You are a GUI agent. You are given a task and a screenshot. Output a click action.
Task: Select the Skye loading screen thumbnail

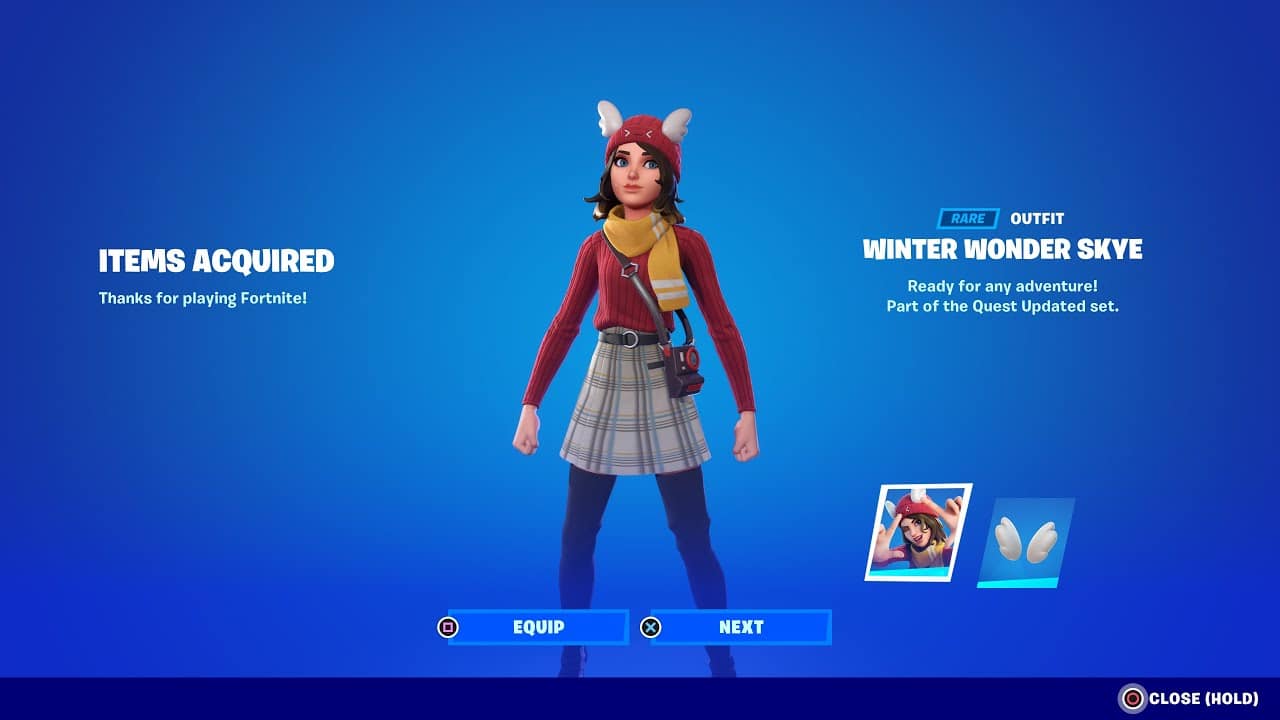coord(917,533)
